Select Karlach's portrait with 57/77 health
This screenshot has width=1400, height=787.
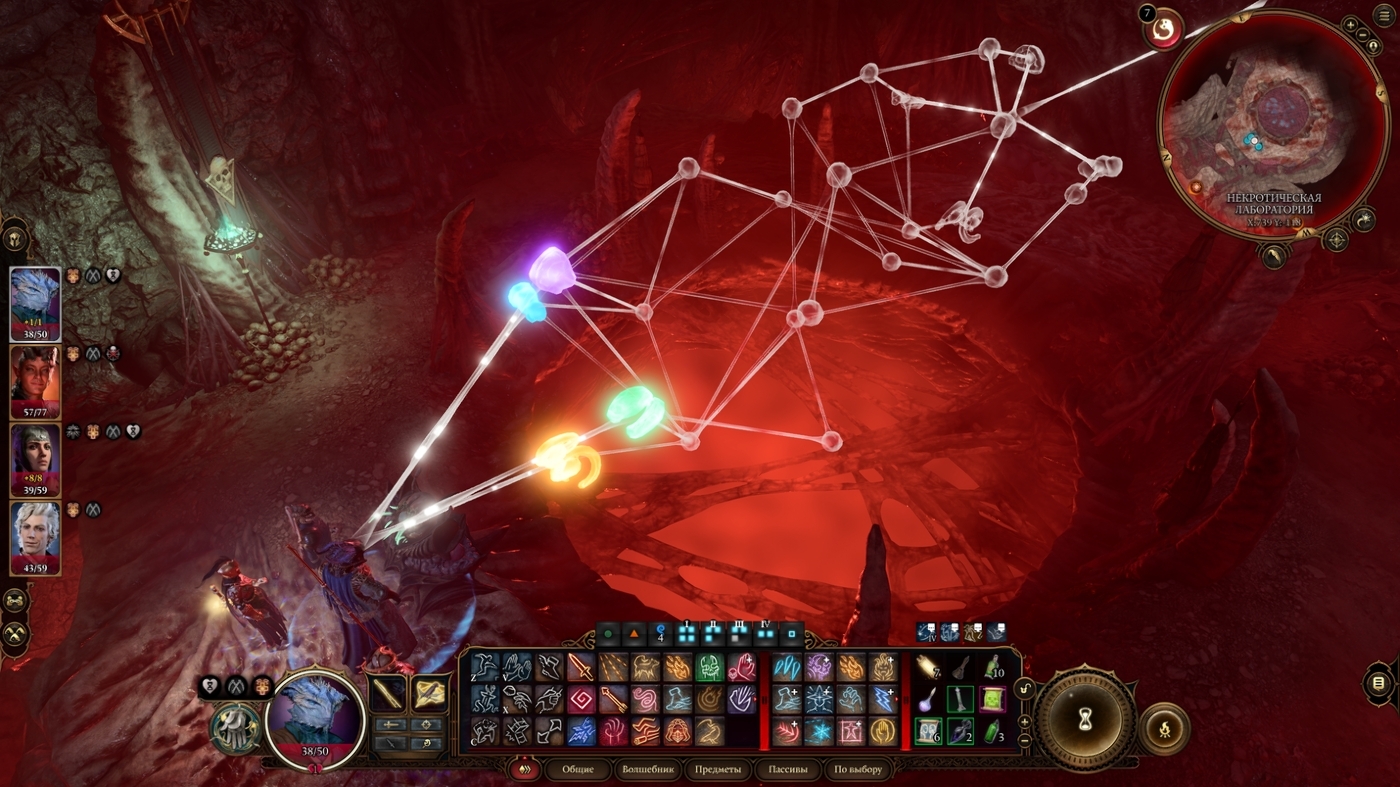click(x=35, y=383)
